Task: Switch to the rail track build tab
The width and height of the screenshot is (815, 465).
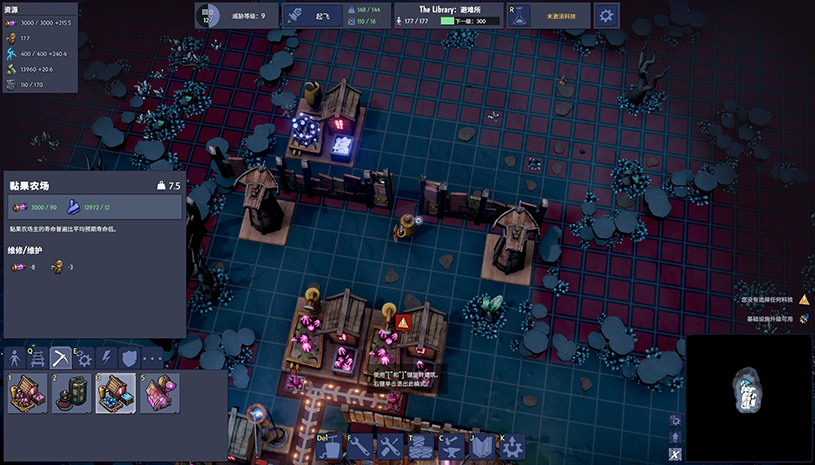Action: (39, 358)
